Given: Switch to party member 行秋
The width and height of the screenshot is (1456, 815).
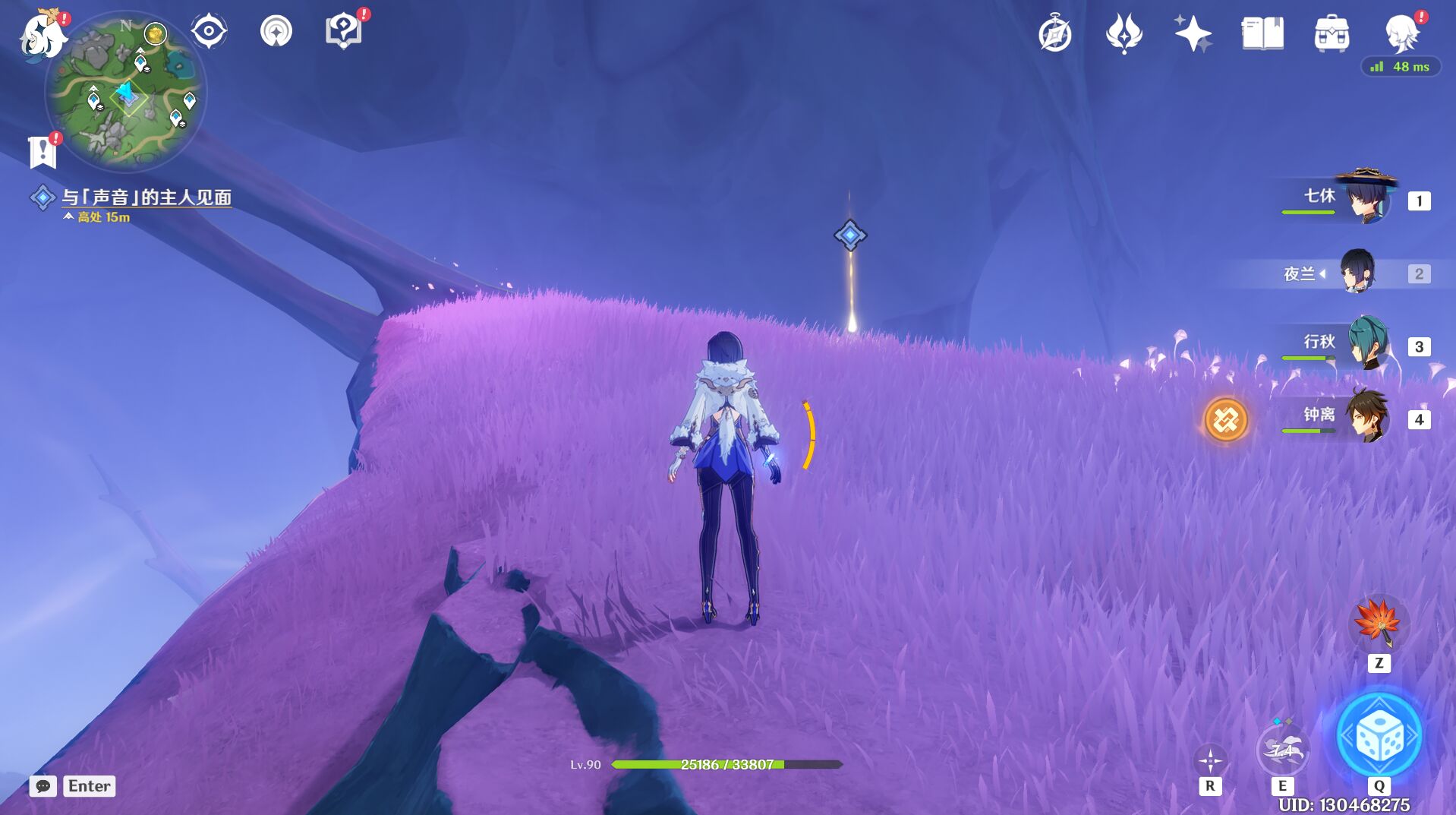Looking at the screenshot, I should pos(1367,345).
